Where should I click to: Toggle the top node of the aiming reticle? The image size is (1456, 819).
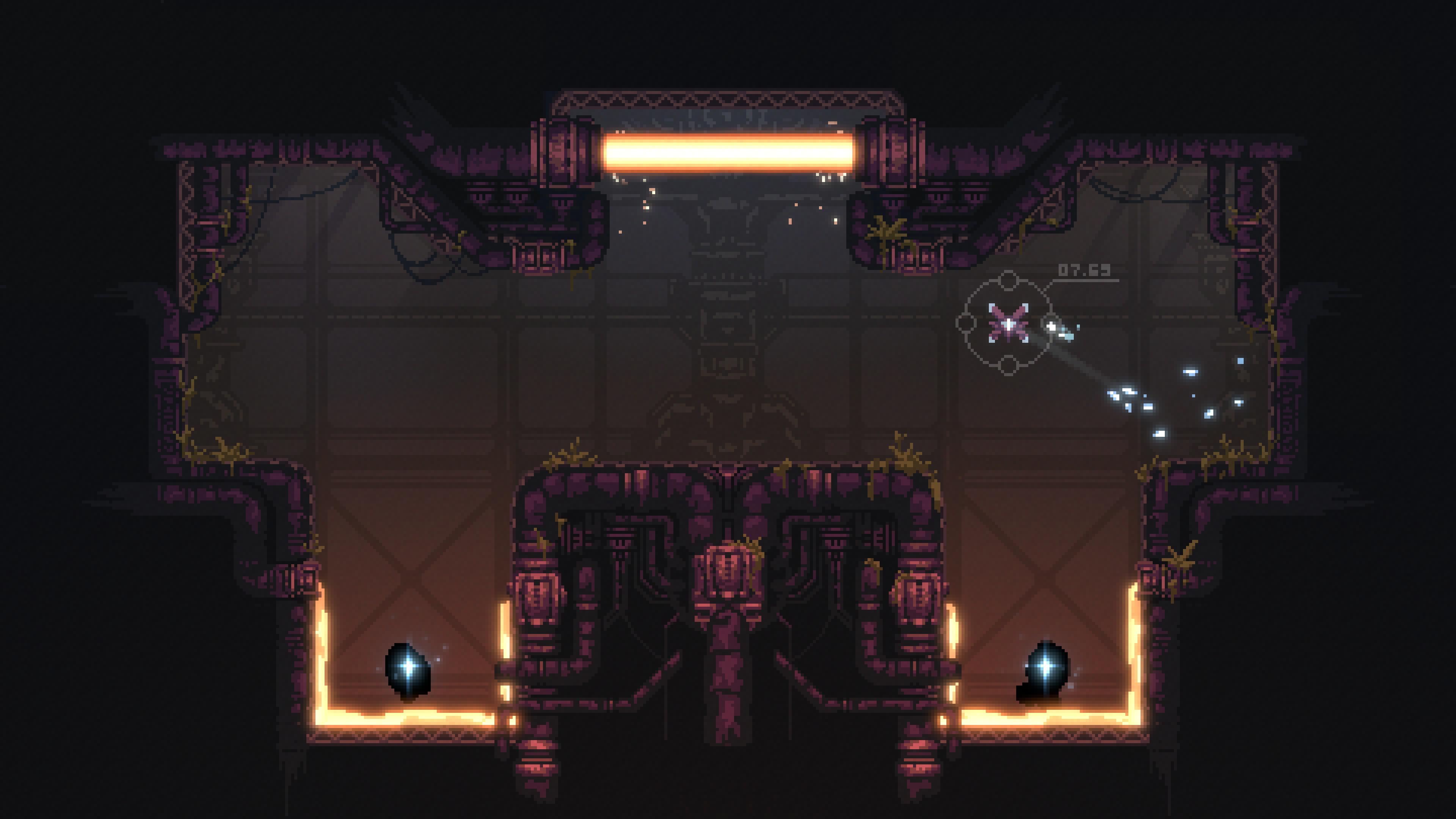click(x=1009, y=280)
